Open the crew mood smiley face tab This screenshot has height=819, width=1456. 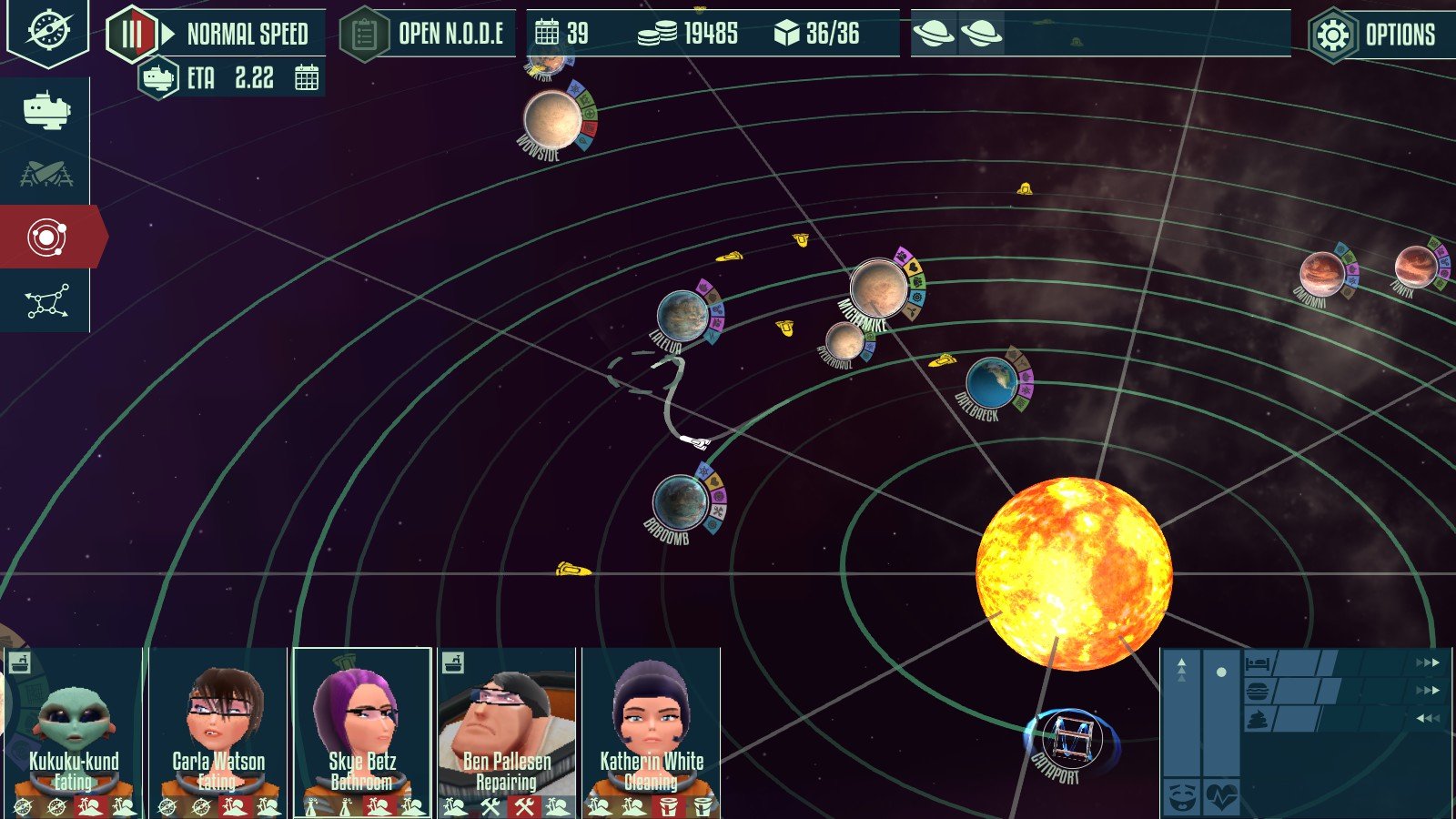point(1181,797)
